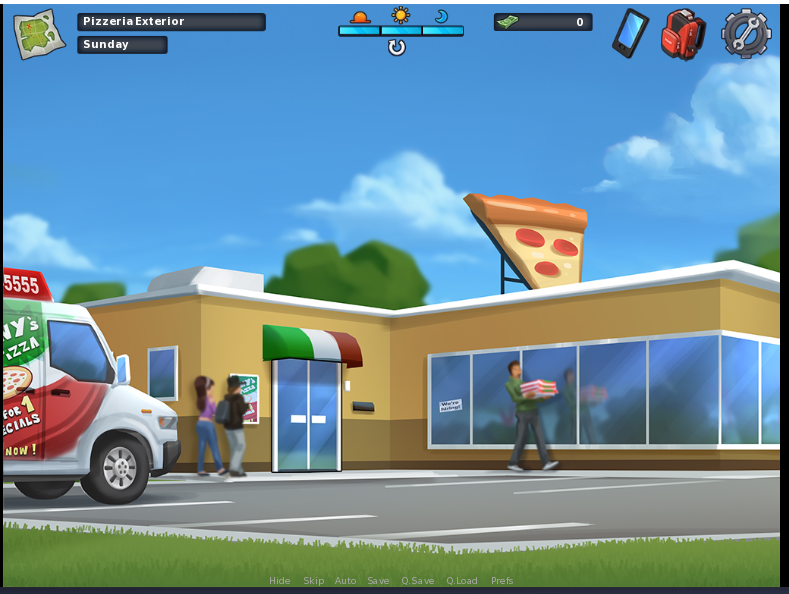Open the cellphone
This screenshot has height=594, width=789.
[630, 33]
